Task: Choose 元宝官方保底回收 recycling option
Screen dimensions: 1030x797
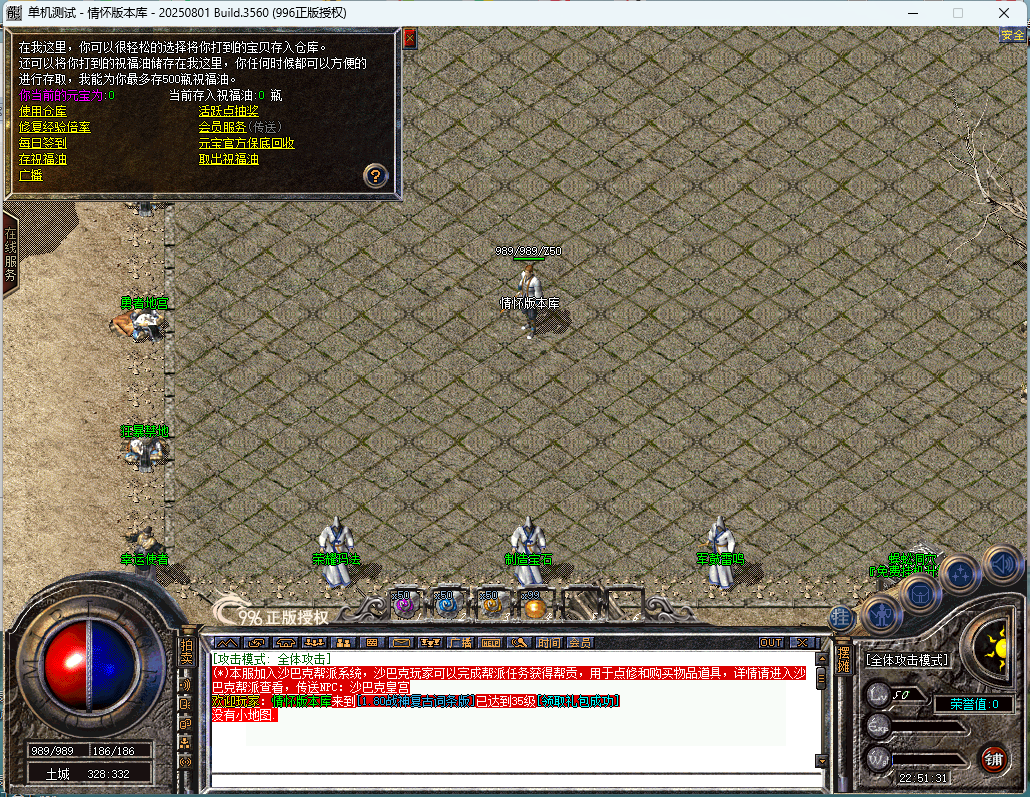Action: [x=246, y=143]
